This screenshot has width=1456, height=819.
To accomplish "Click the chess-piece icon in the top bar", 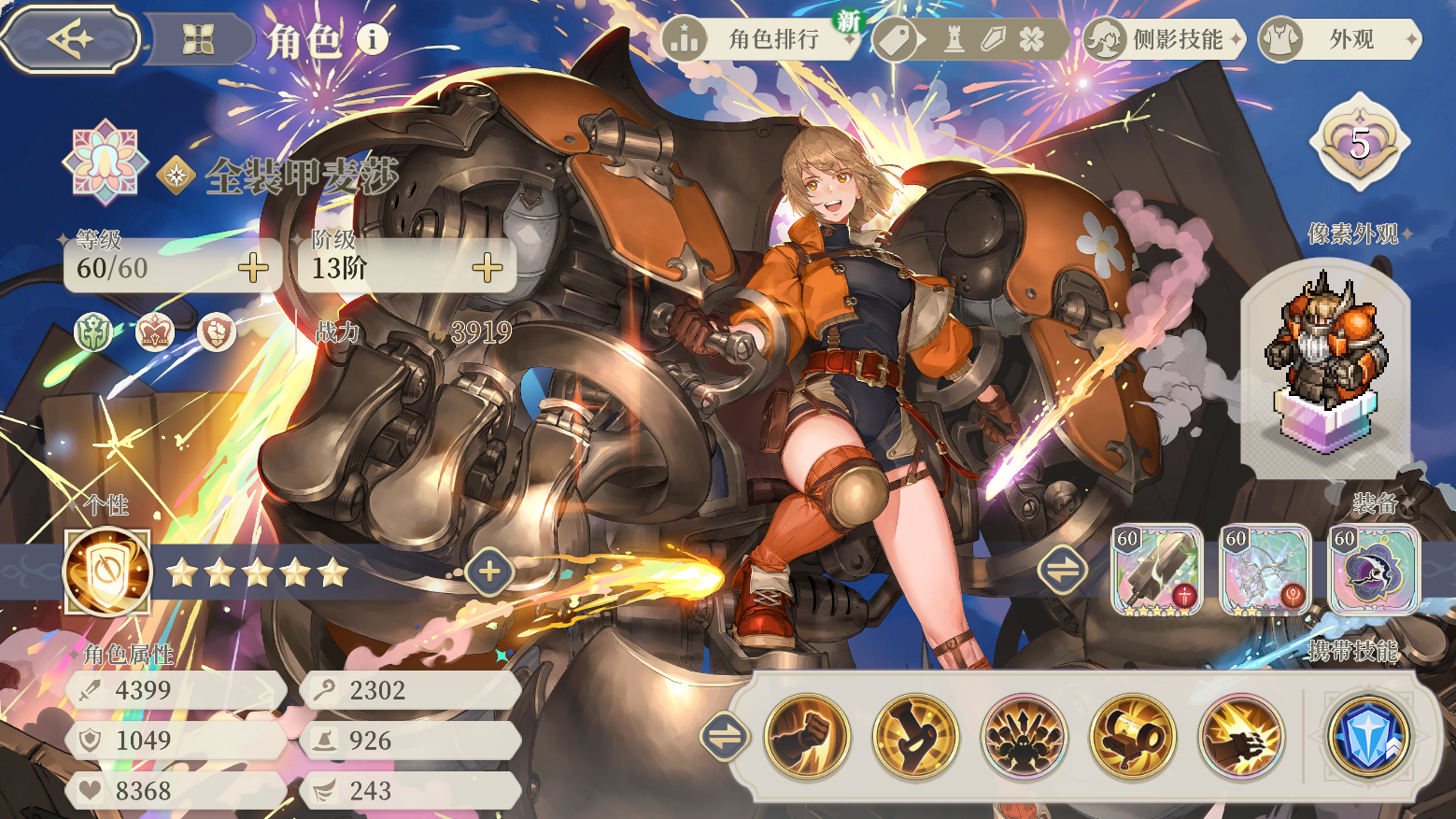I will pos(954,41).
